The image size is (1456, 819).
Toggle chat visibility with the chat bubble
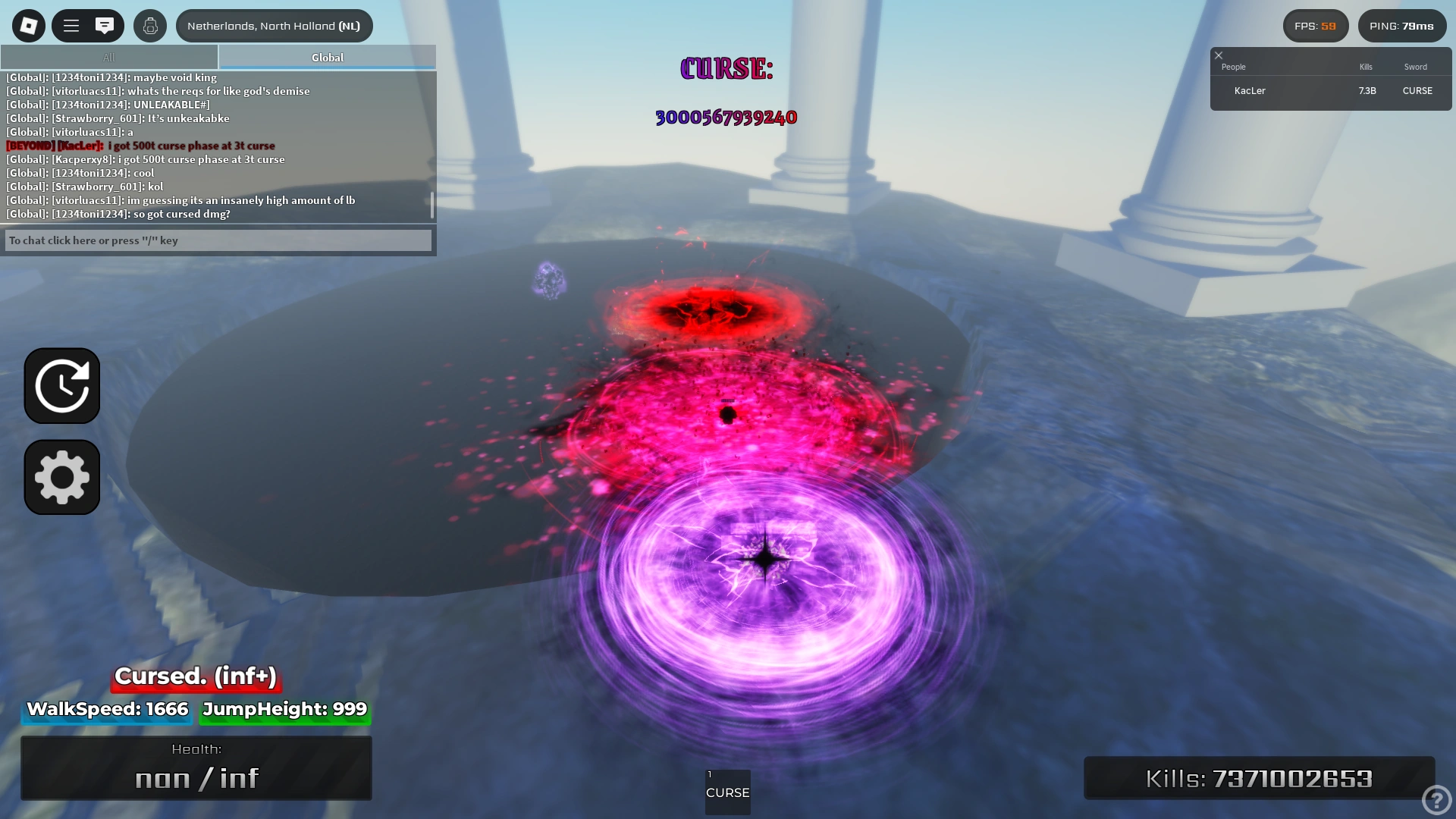click(104, 25)
